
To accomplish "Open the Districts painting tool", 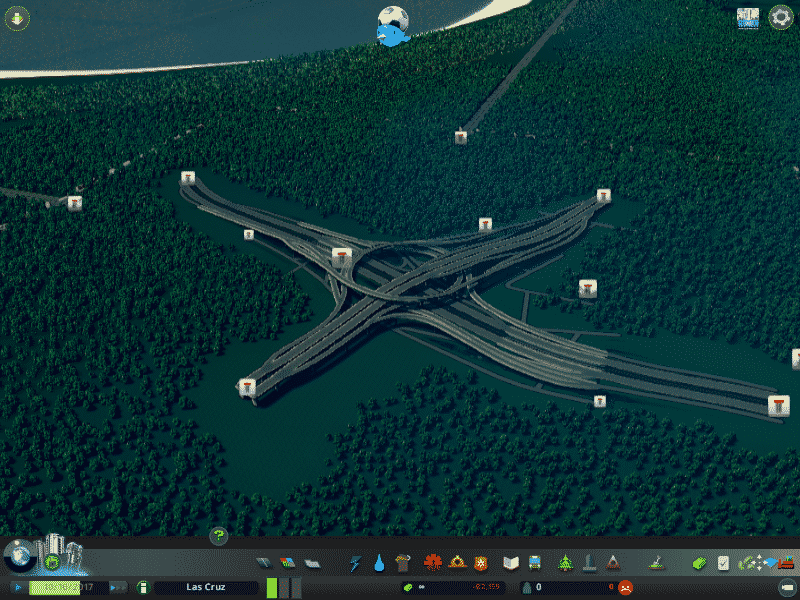I will (311, 563).
